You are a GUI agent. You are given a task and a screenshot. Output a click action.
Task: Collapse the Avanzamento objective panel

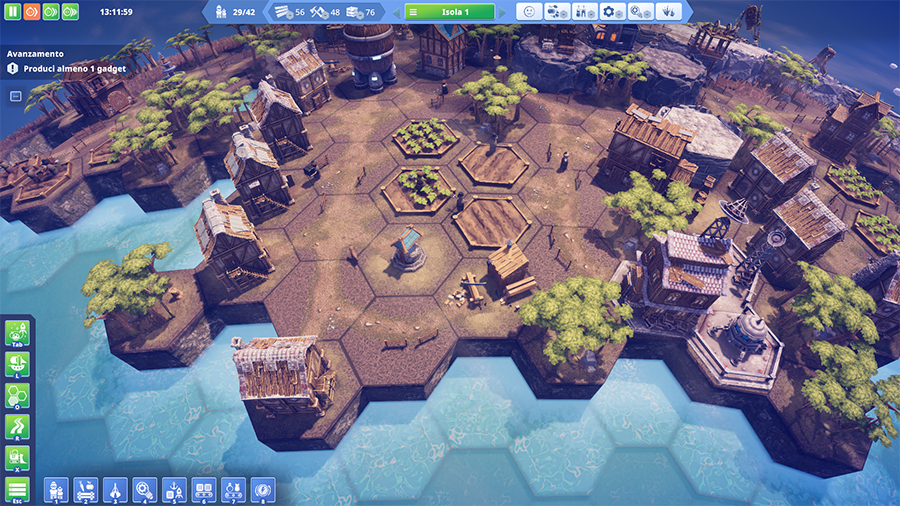tap(16, 96)
